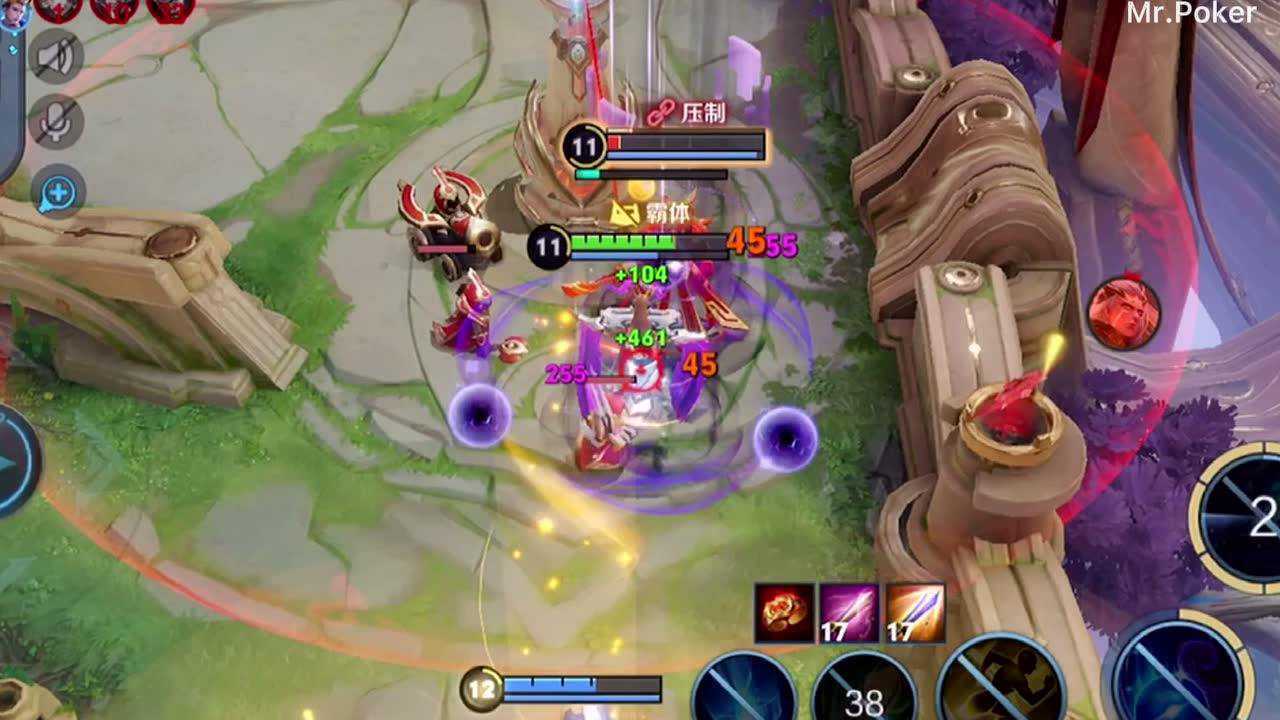
Task: Select the purple blade item icon
Action: pos(849,613)
